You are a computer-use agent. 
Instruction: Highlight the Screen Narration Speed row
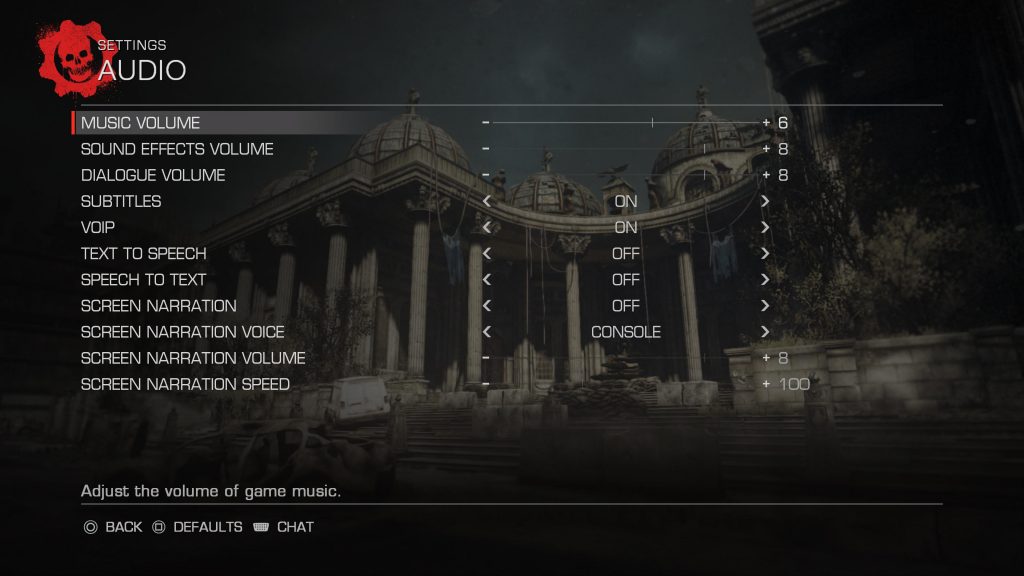click(185, 384)
